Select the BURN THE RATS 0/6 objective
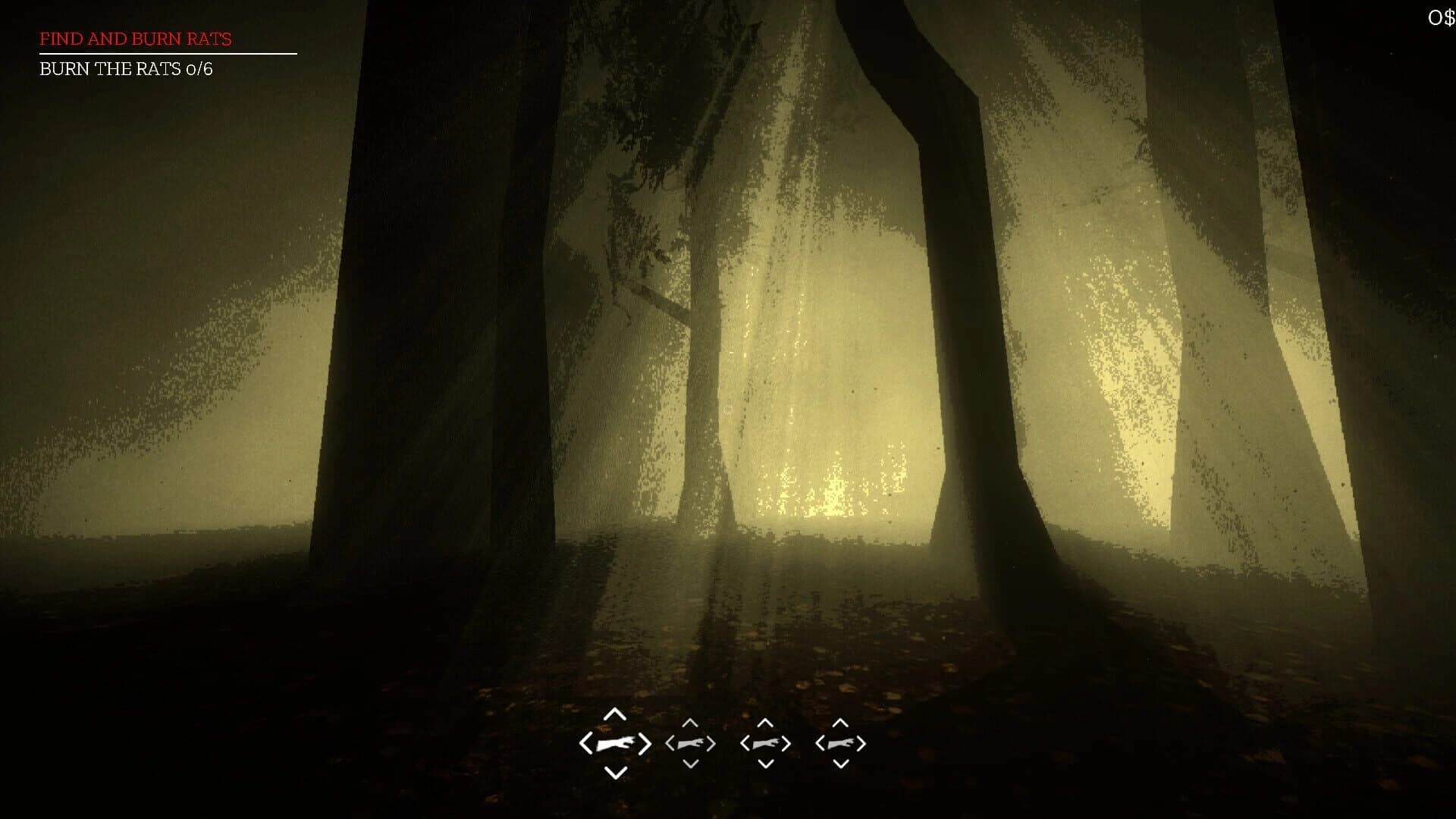 (126, 70)
